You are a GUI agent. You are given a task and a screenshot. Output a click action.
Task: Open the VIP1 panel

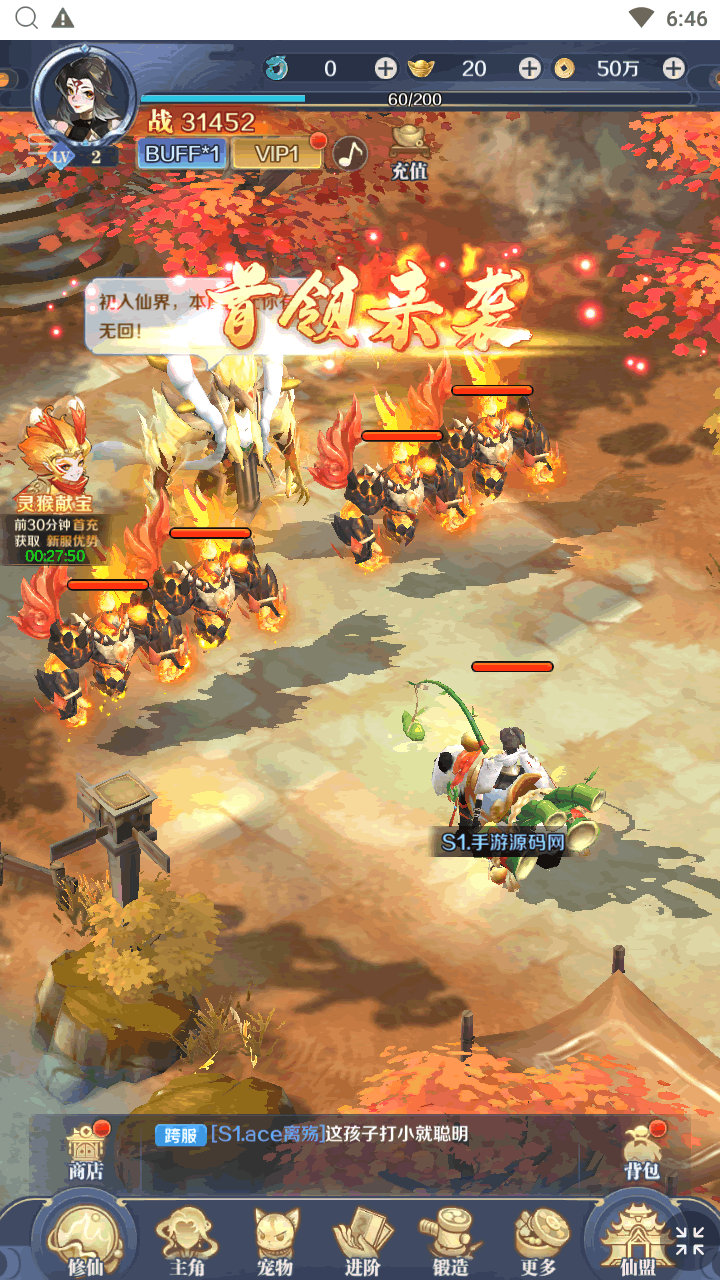pos(277,154)
